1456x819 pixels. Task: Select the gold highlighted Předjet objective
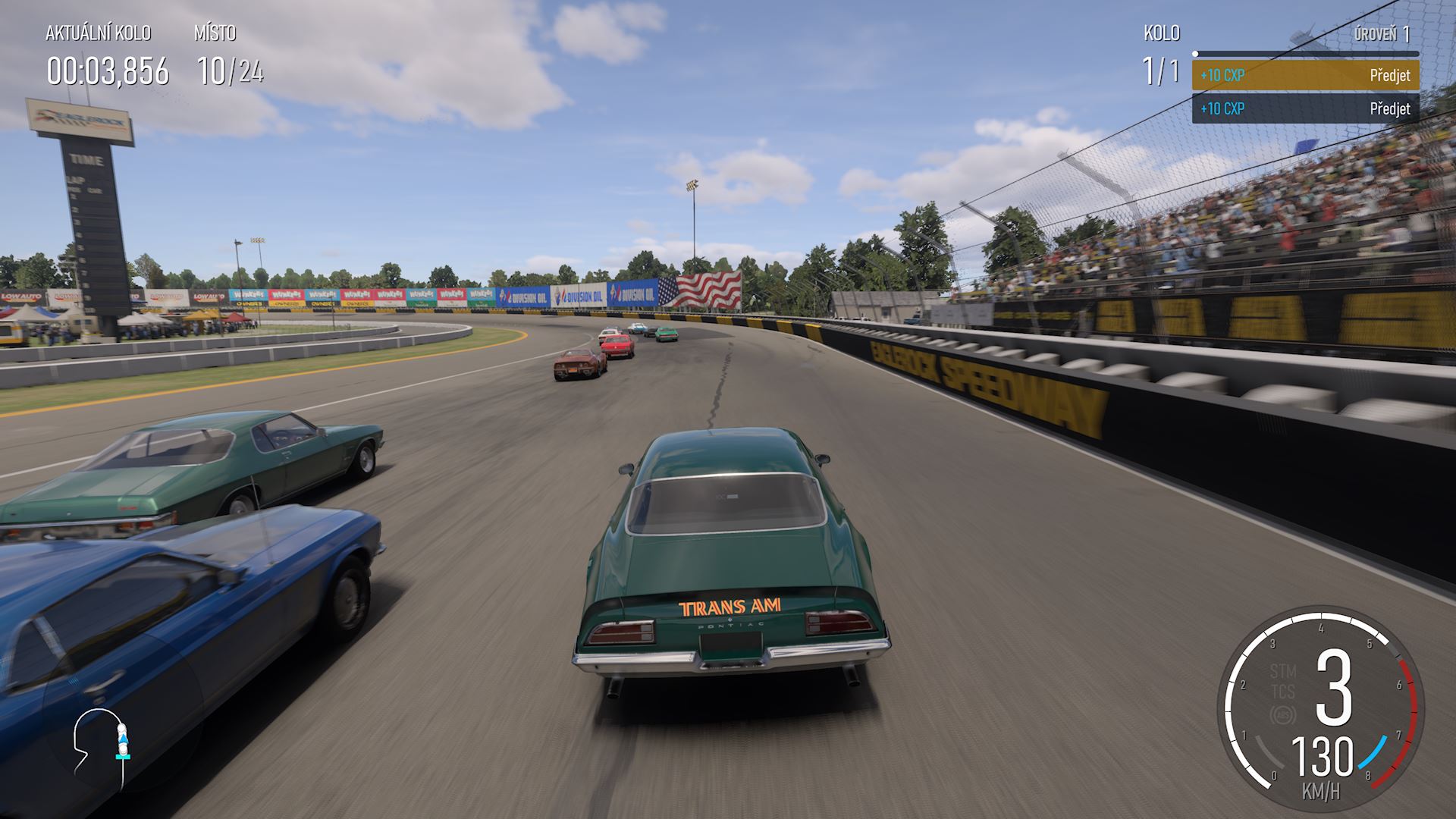point(1305,75)
